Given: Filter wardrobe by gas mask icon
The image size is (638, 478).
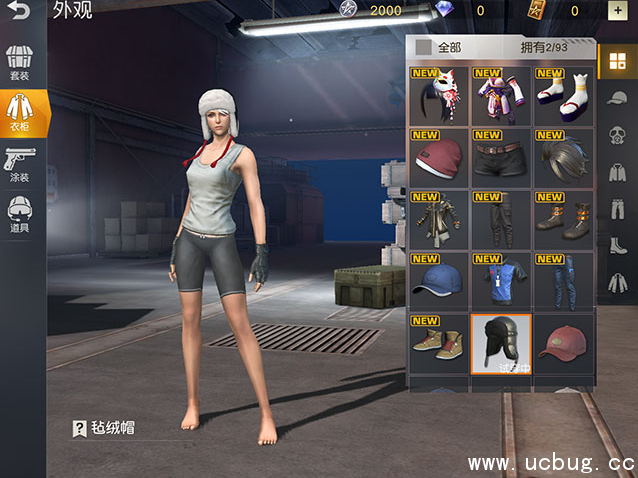Looking at the screenshot, I should [617, 136].
